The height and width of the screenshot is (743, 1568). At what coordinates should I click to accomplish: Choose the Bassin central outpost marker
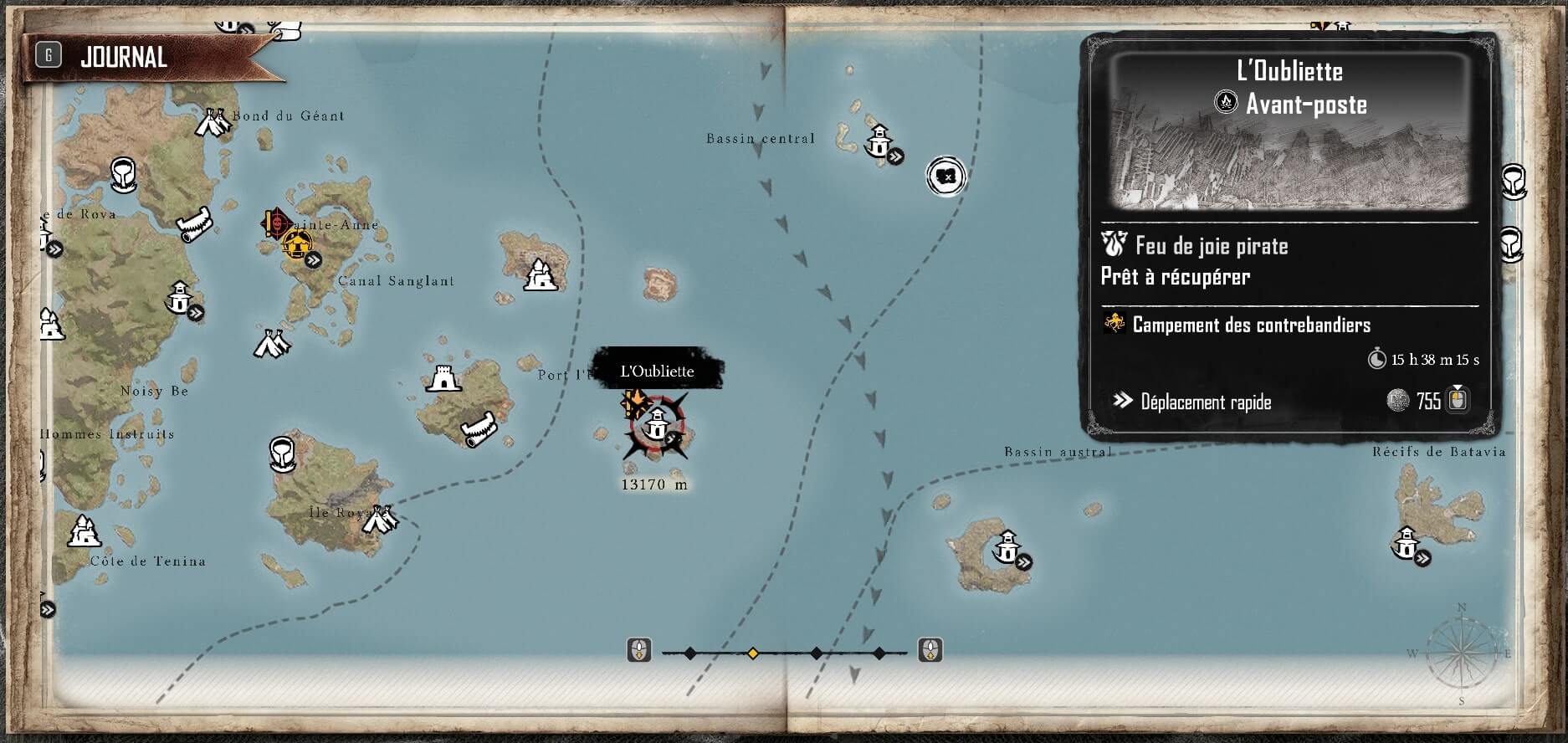pos(879,141)
